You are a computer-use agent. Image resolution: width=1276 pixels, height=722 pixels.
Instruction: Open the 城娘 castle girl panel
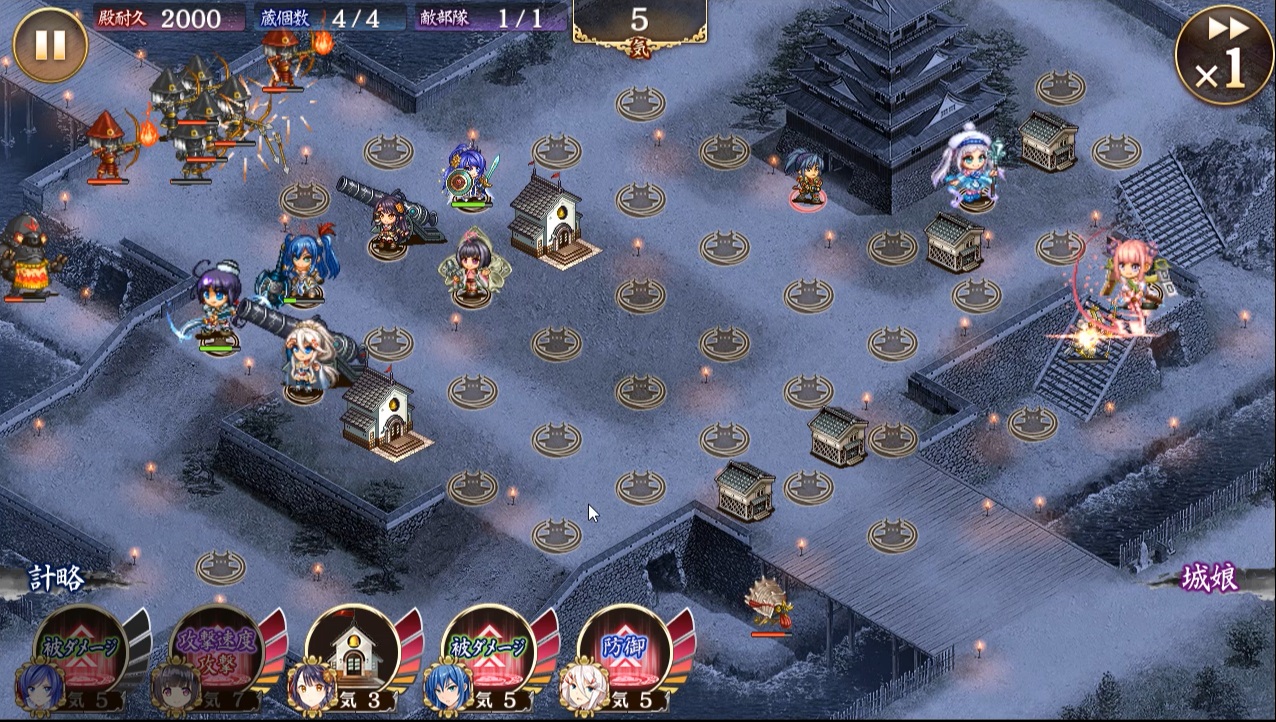point(1209,578)
